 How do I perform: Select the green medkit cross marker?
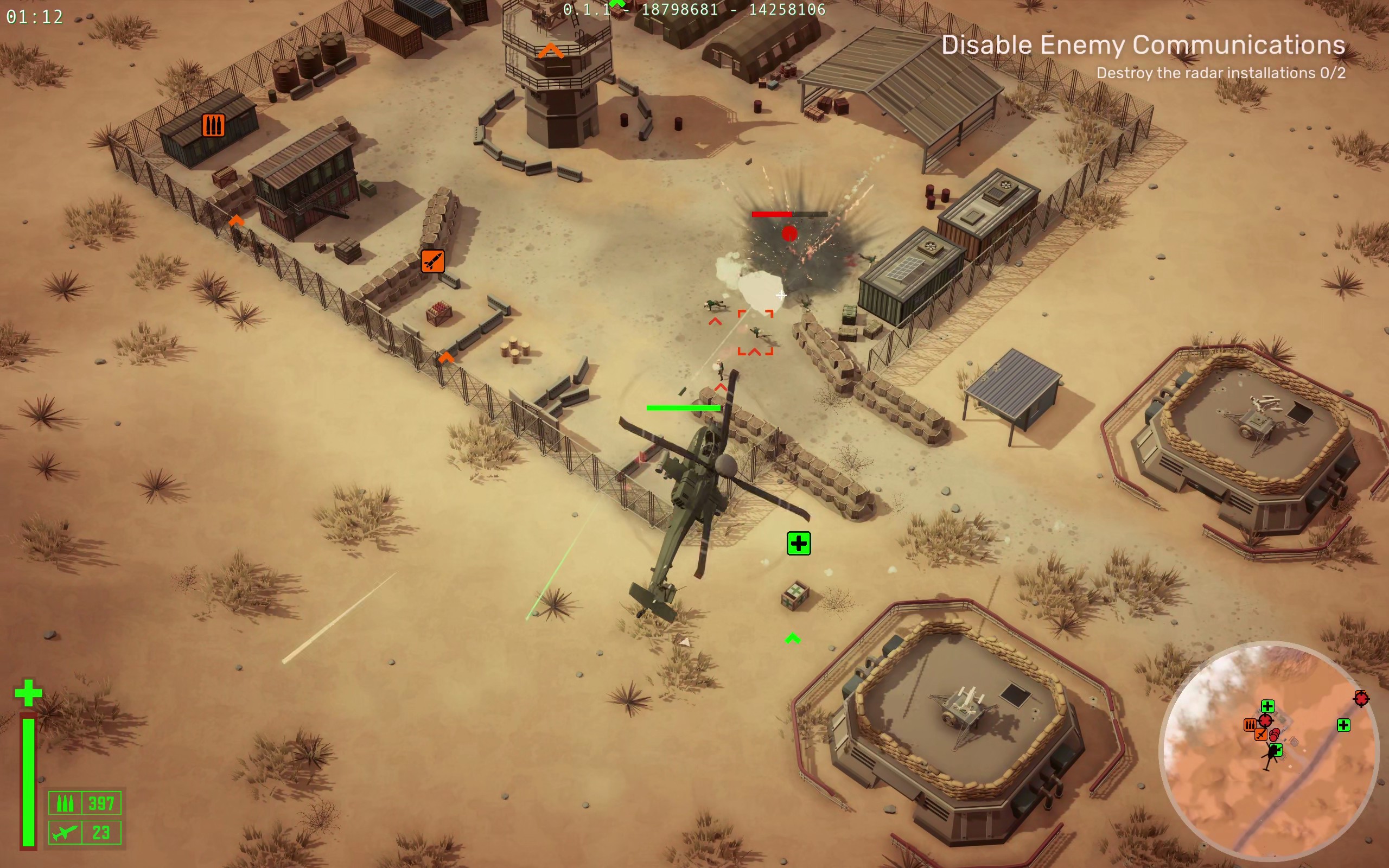[x=798, y=543]
